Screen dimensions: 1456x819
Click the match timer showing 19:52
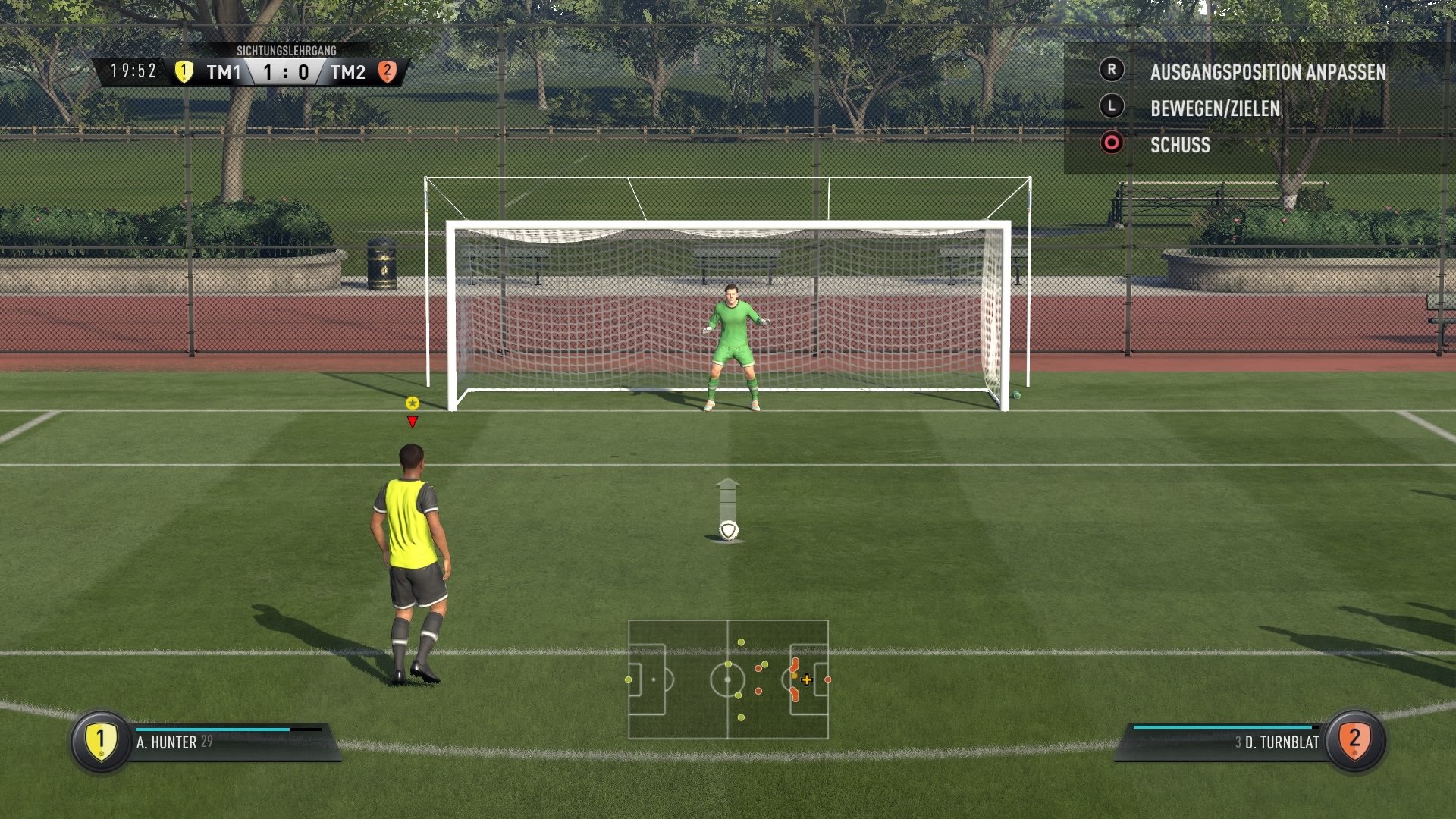pyautogui.click(x=133, y=71)
